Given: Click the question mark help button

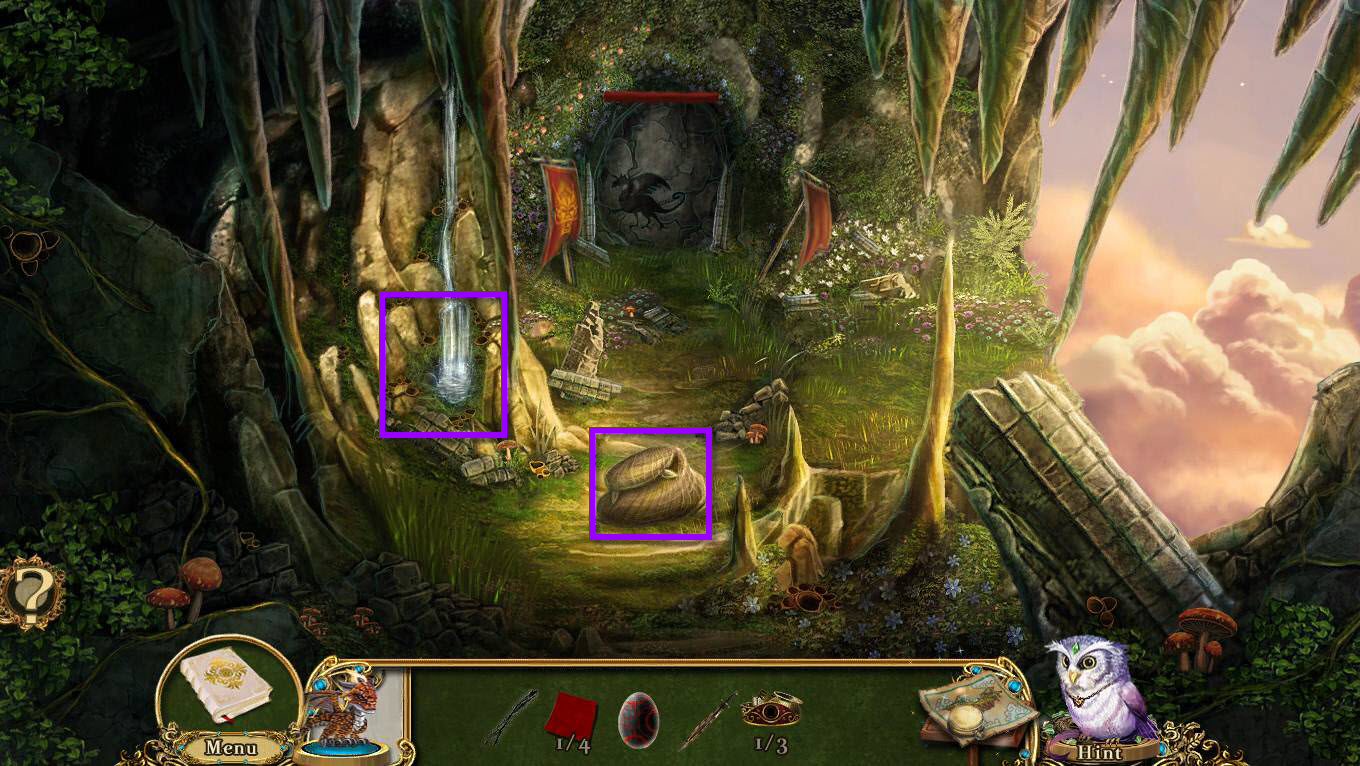Looking at the screenshot, I should (30, 594).
